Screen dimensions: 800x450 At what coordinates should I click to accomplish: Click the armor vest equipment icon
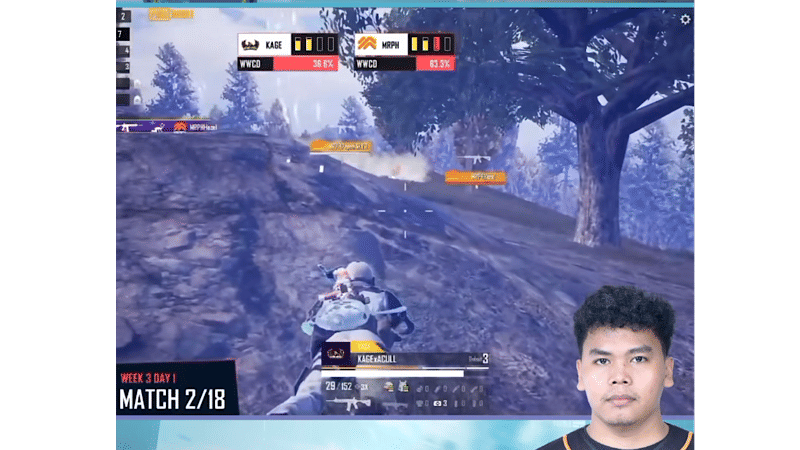tap(403, 386)
